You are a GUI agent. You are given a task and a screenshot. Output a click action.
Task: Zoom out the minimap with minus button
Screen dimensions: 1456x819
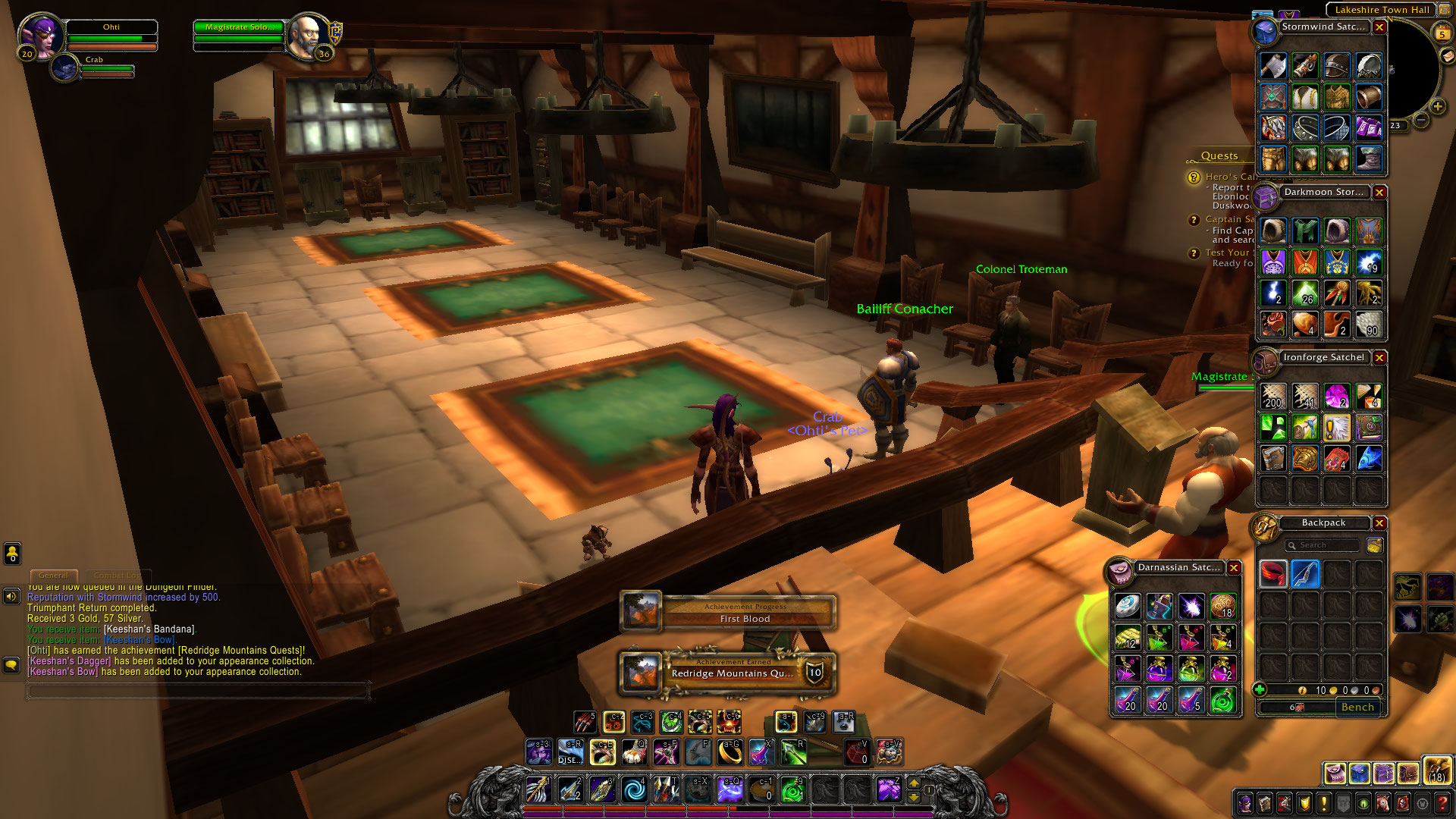click(x=1421, y=120)
